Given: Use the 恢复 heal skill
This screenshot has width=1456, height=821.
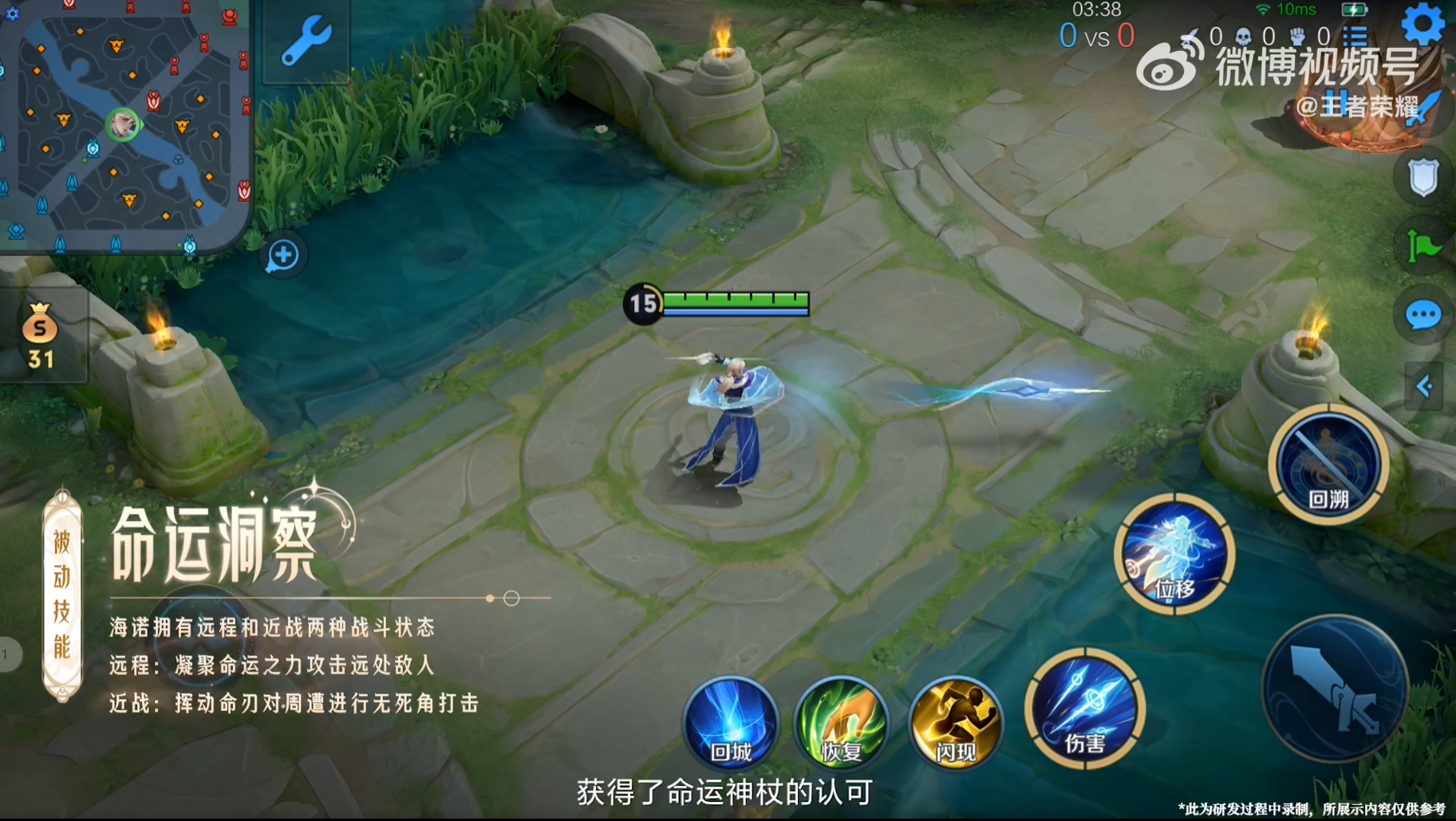Looking at the screenshot, I should point(842,724).
